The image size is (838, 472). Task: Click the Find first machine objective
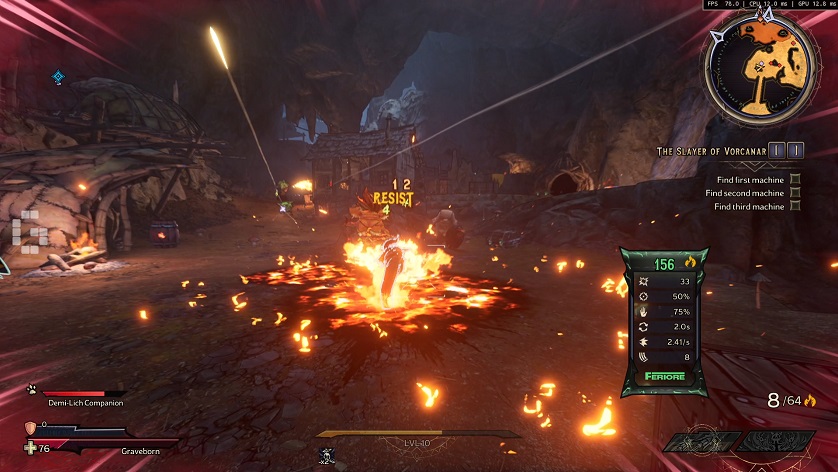coord(744,180)
